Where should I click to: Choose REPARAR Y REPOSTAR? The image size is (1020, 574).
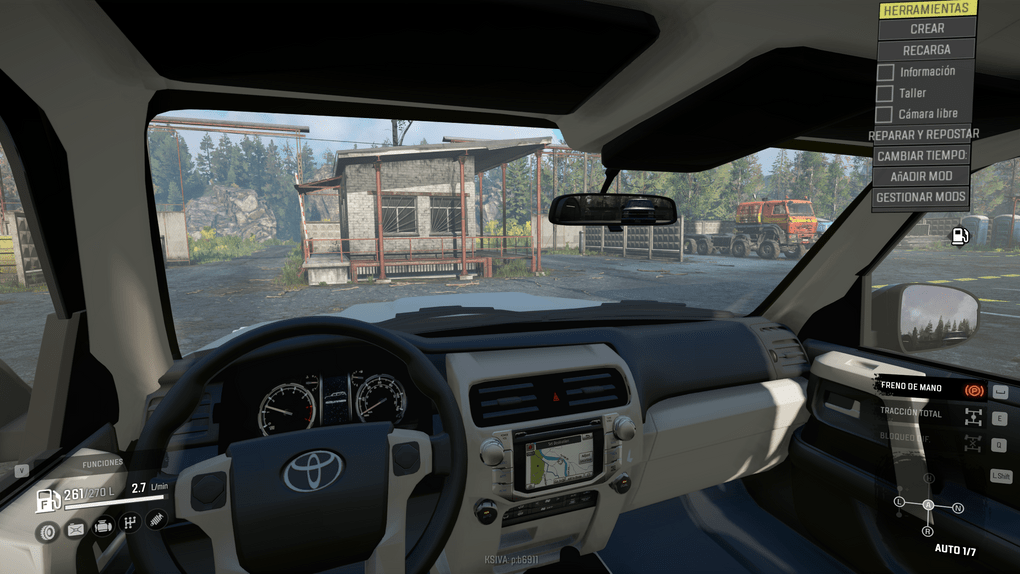click(924, 134)
